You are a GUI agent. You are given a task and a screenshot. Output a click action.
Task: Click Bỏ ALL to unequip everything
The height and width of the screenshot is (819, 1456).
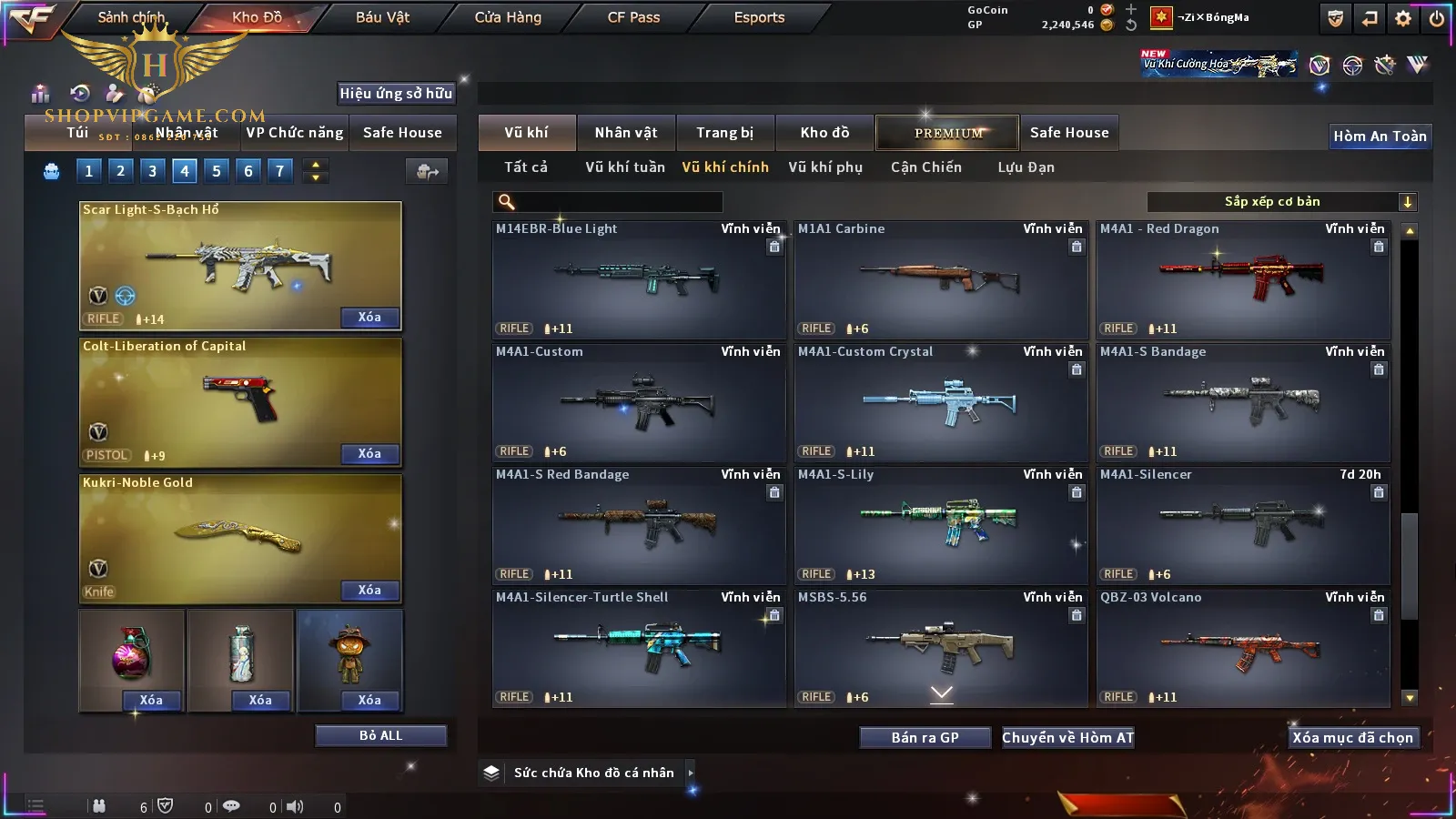tap(380, 735)
